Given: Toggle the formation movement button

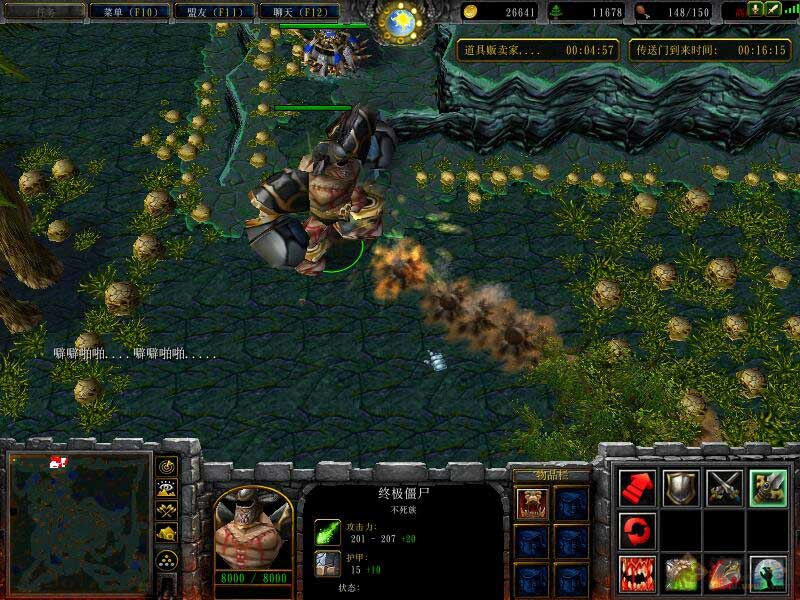Looking at the screenshot, I should [x=167, y=559].
